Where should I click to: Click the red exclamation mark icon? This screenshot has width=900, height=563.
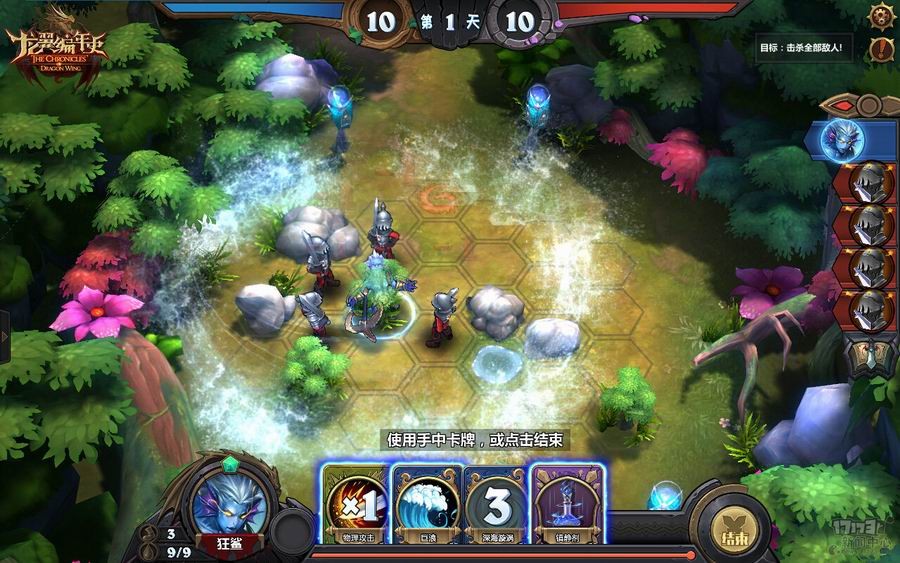point(881,48)
